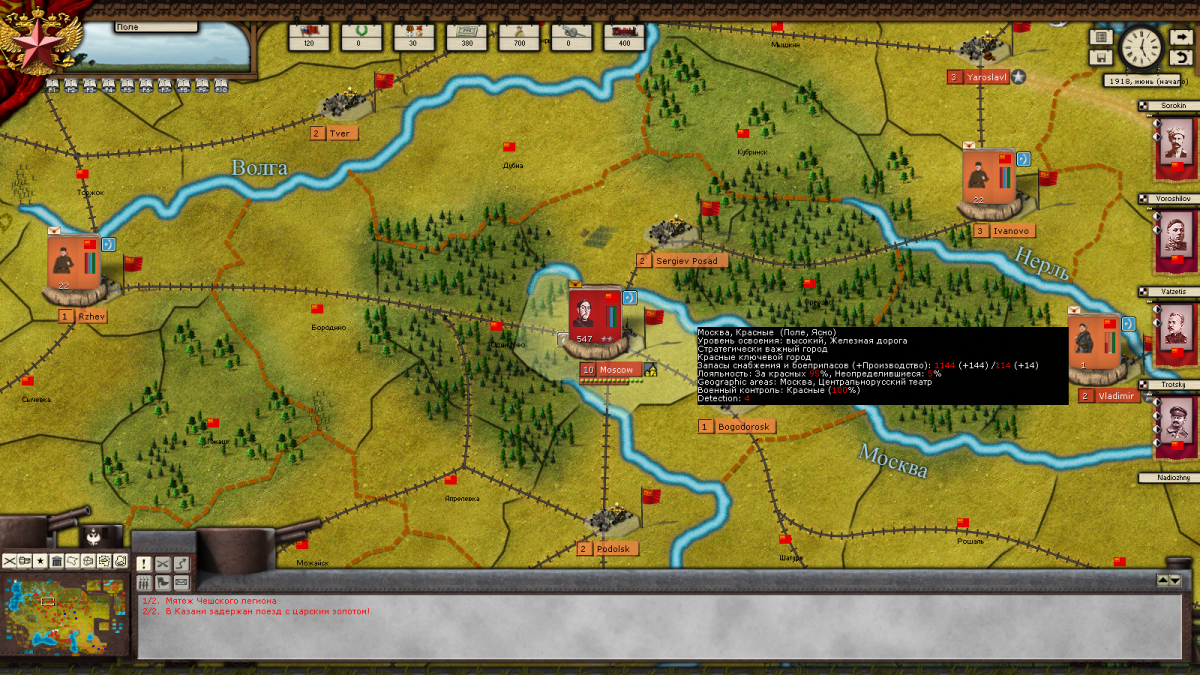Toggle the exclamation mark message filter
Screen dimensions: 1200x675
pyautogui.click(x=143, y=564)
